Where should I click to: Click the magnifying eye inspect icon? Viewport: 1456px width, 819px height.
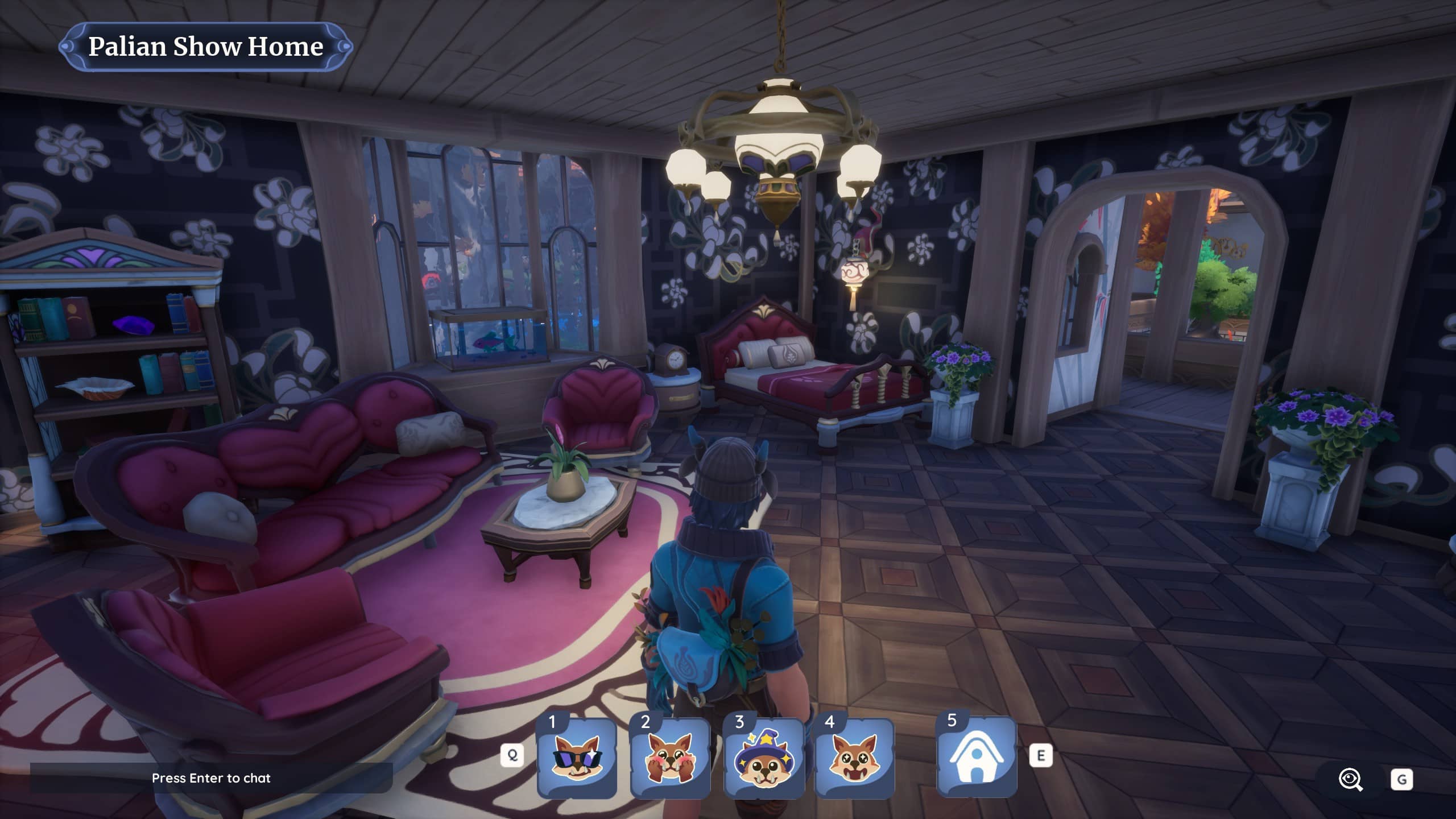coord(1351,779)
